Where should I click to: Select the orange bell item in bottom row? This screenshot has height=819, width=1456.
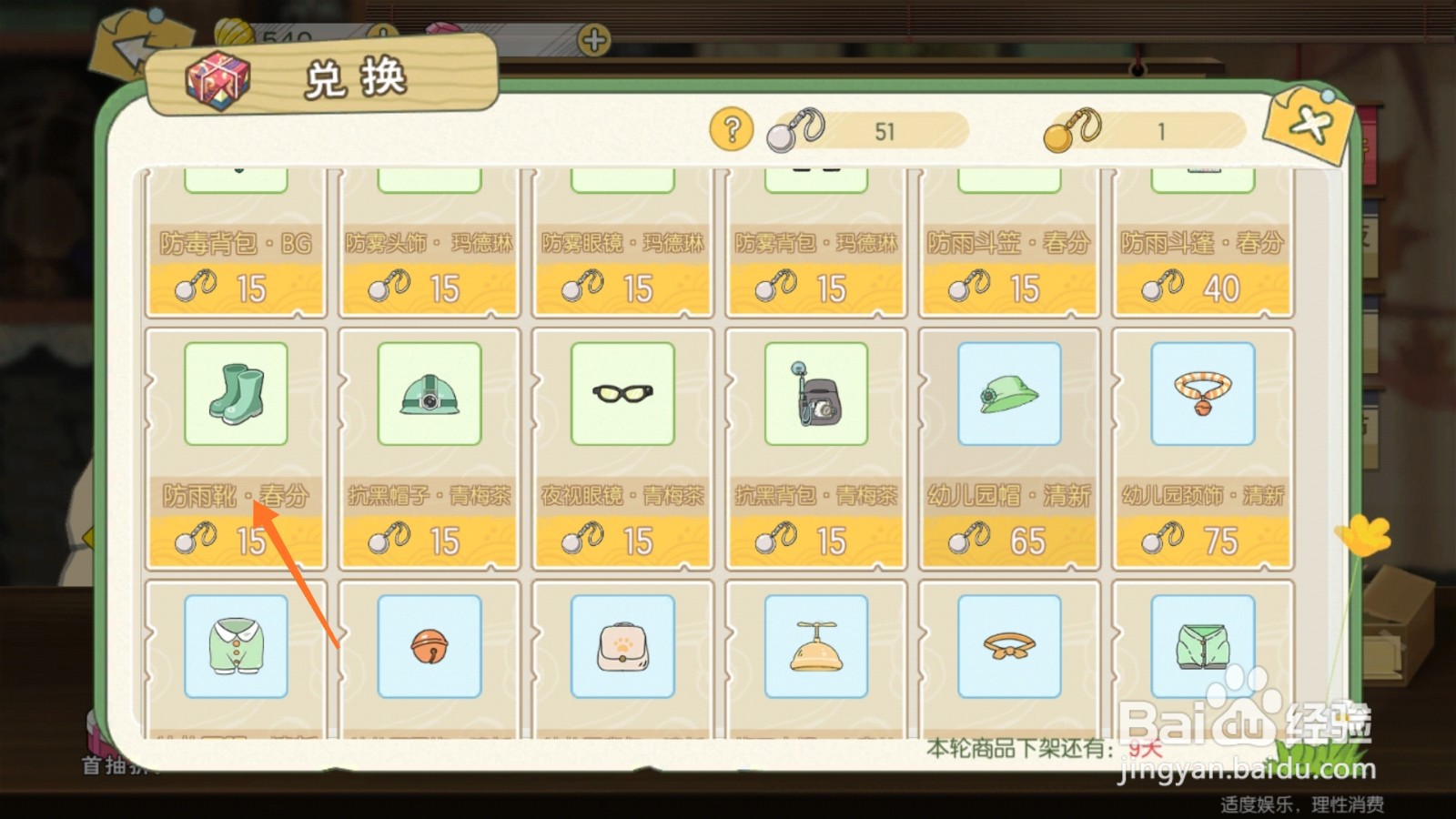pyautogui.click(x=430, y=646)
